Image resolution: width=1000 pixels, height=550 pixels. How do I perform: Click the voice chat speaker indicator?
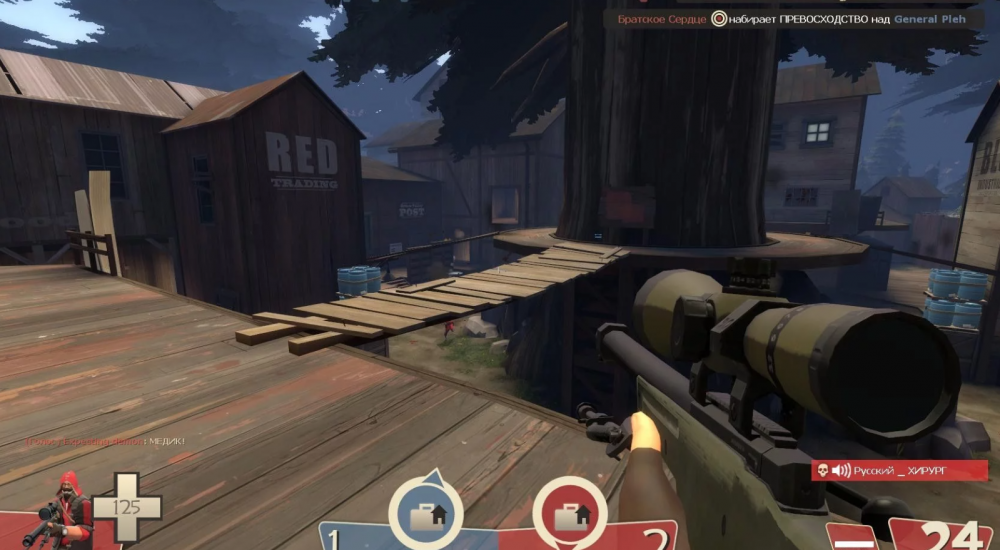pyautogui.click(x=841, y=470)
